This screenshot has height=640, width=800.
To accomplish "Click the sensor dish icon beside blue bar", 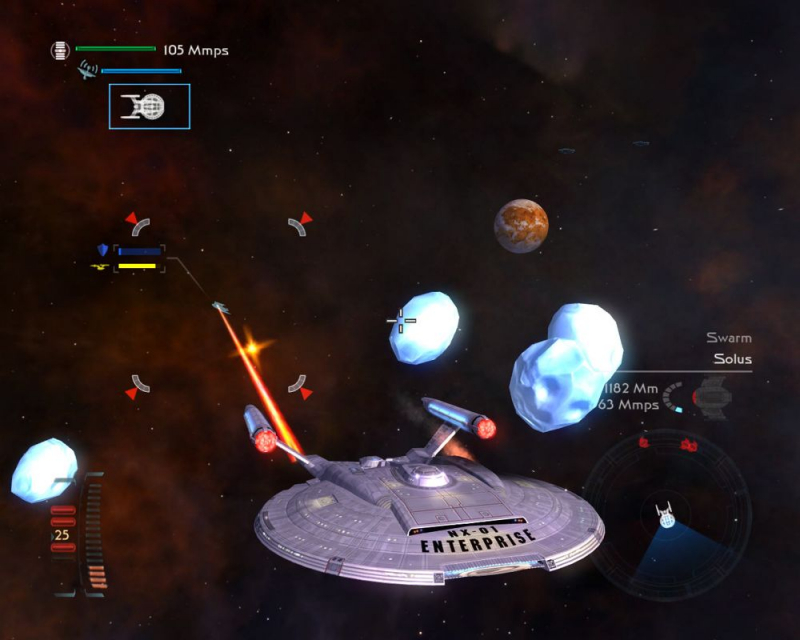I will point(88,70).
